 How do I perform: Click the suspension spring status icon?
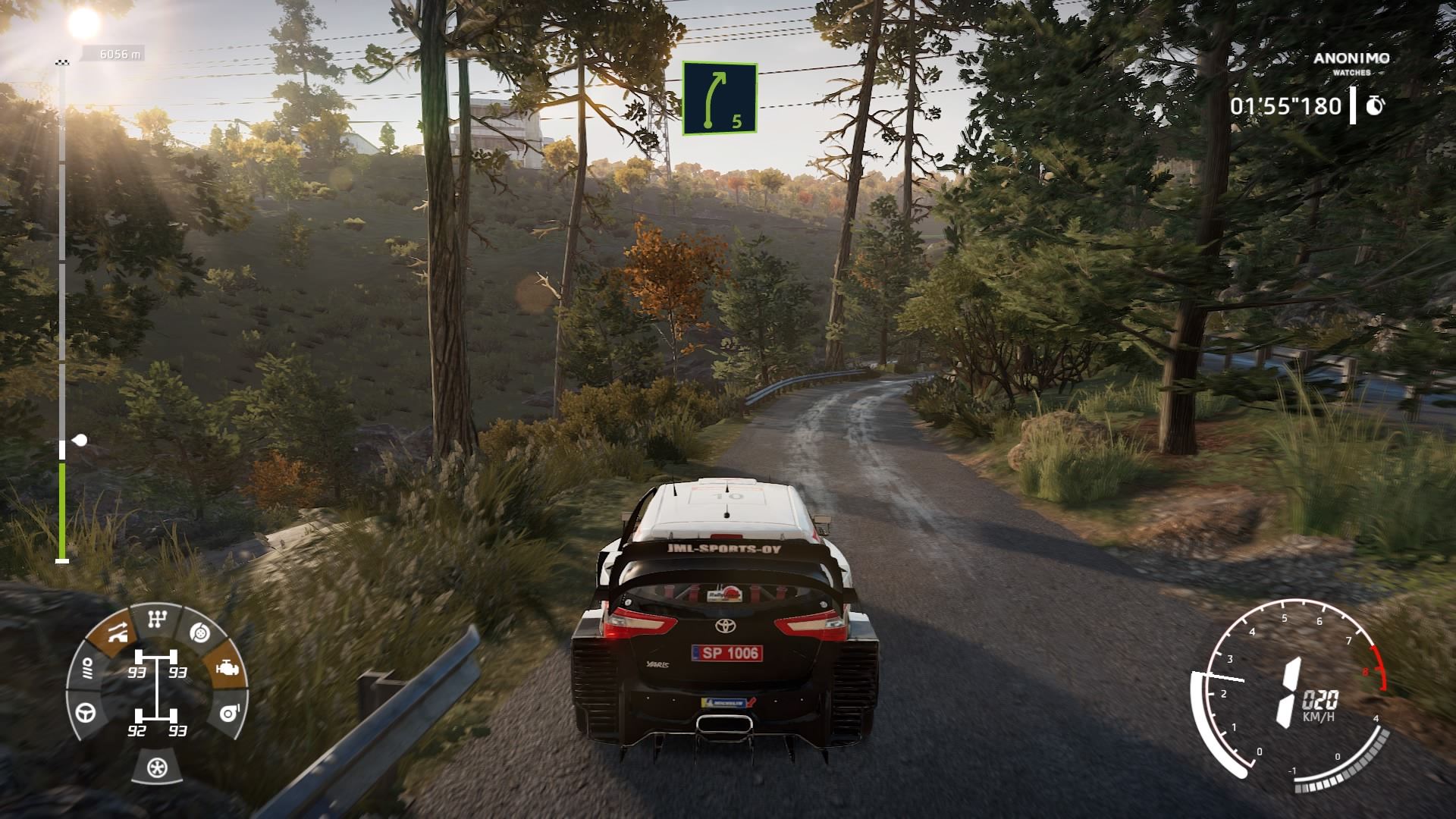click(x=87, y=669)
